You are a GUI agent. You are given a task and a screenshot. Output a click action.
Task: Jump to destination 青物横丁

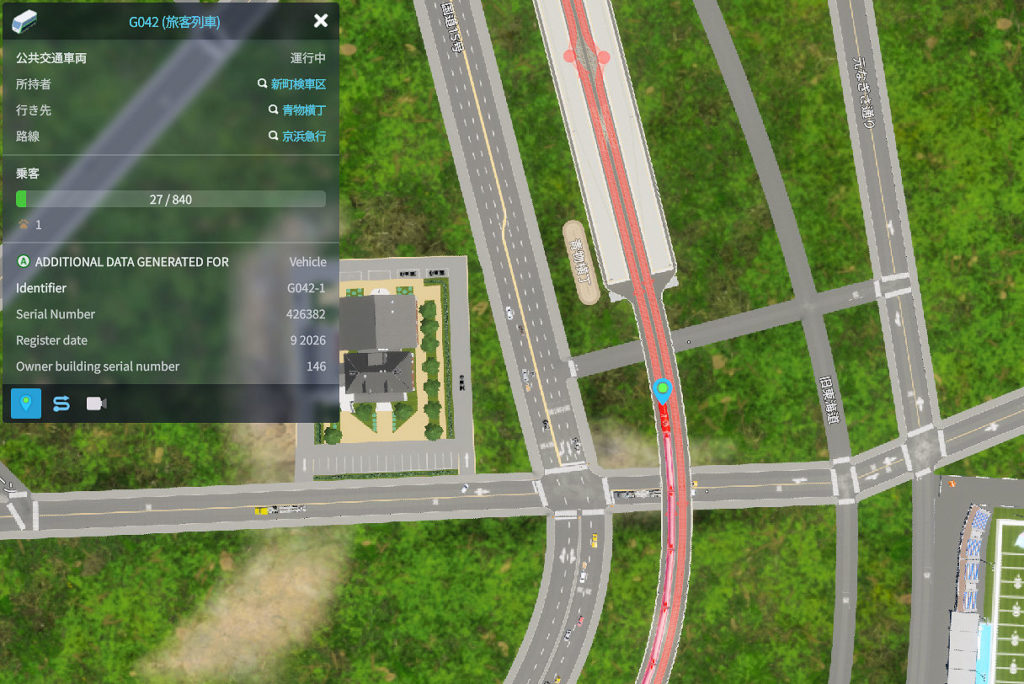304,111
